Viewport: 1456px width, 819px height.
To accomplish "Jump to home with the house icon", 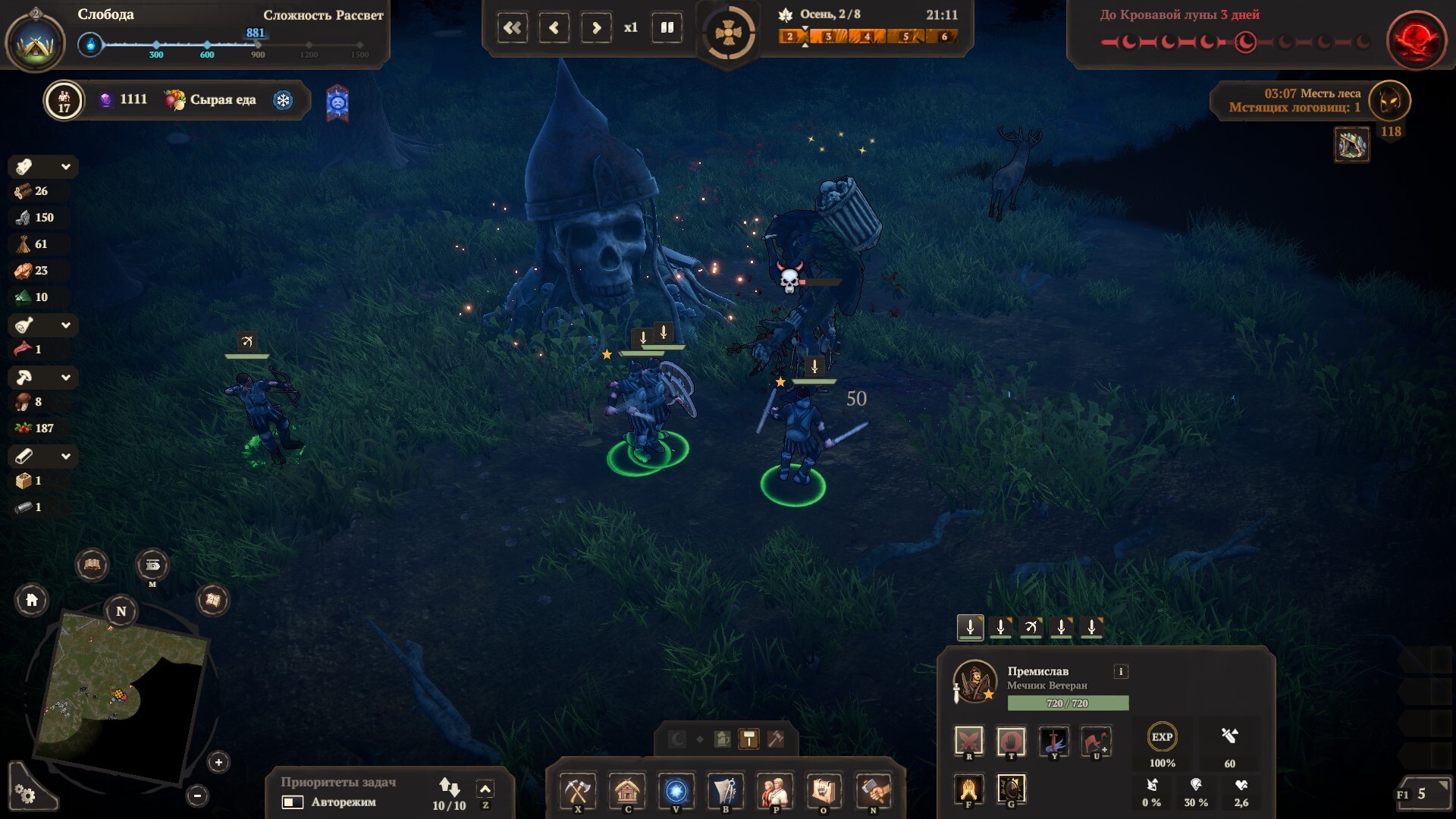I will pos(32,600).
